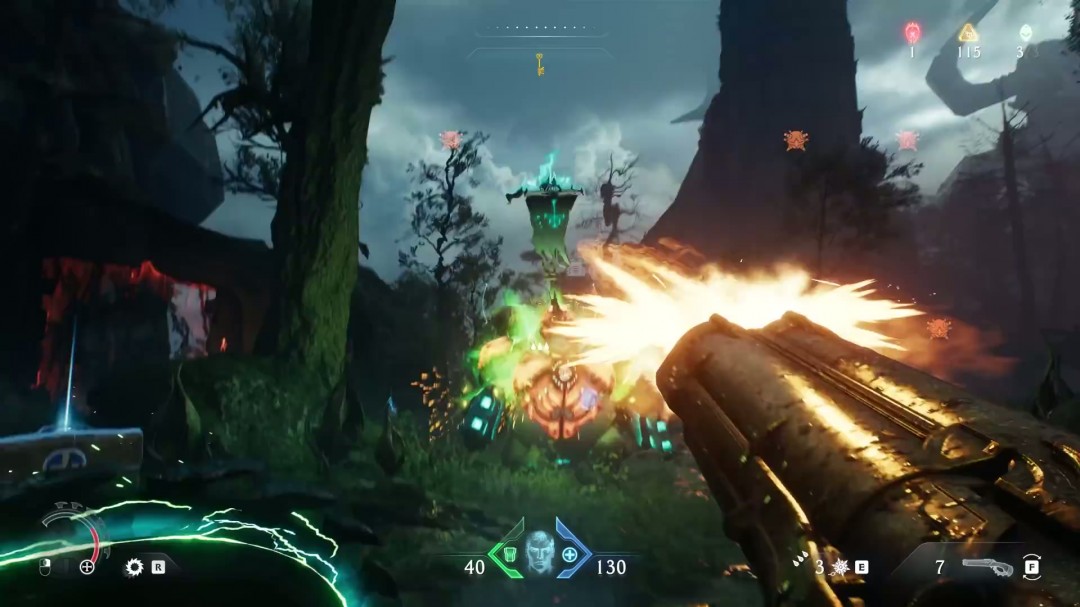Click the golden key objective marker
Screen dimensions: 1080x607
tap(540, 65)
